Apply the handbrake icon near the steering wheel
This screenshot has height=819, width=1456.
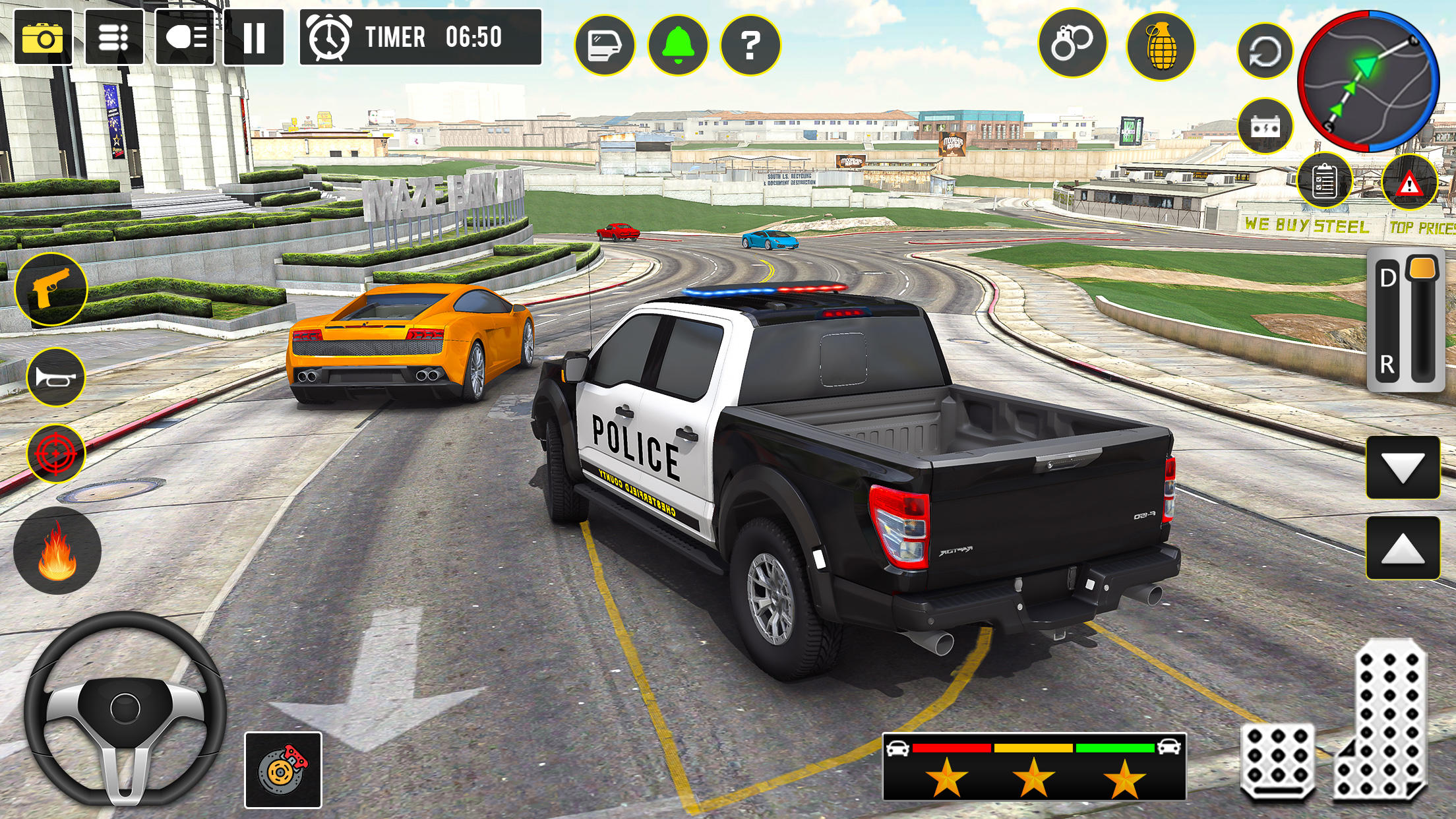284,768
